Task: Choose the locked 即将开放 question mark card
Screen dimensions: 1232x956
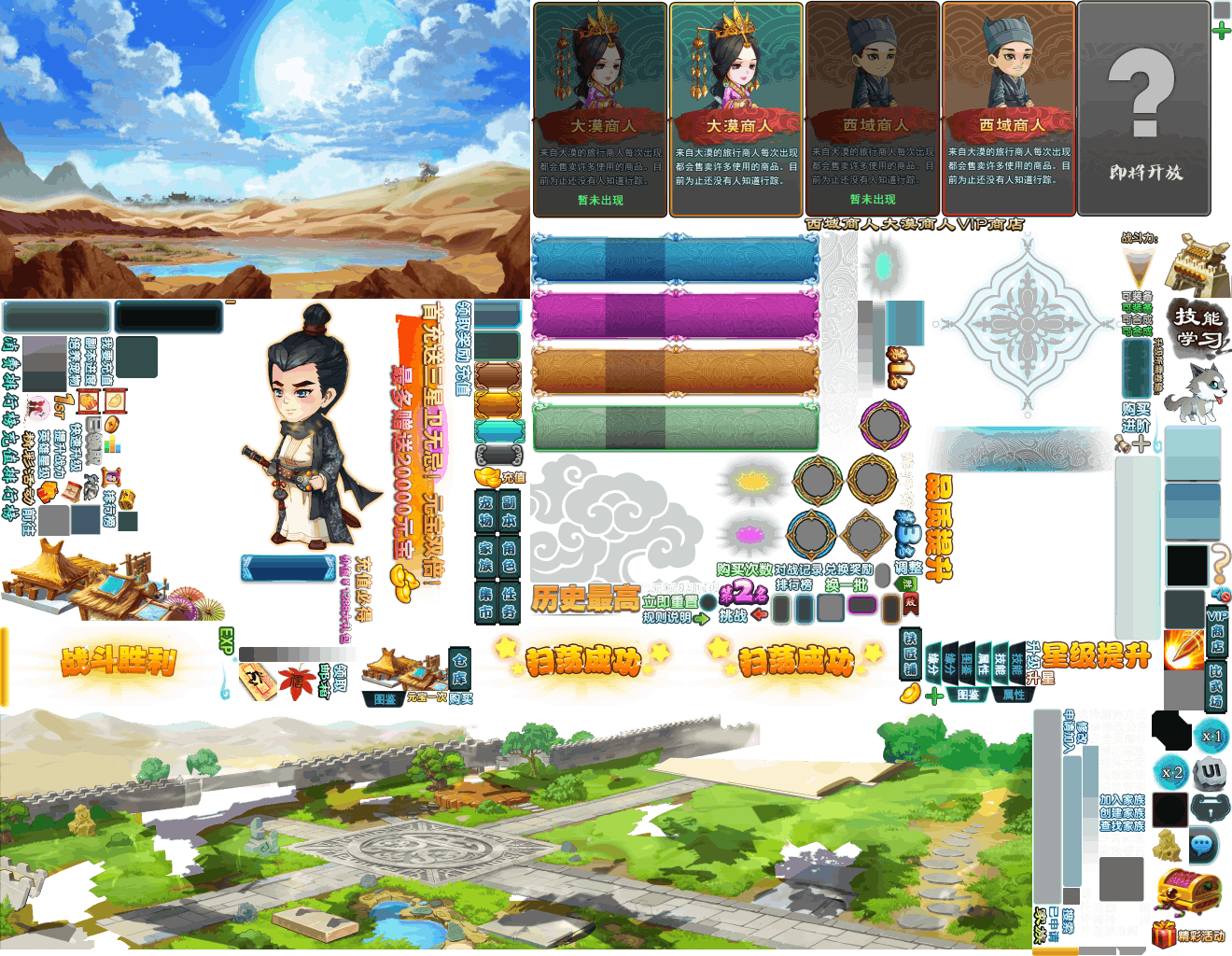Action: tap(1144, 109)
